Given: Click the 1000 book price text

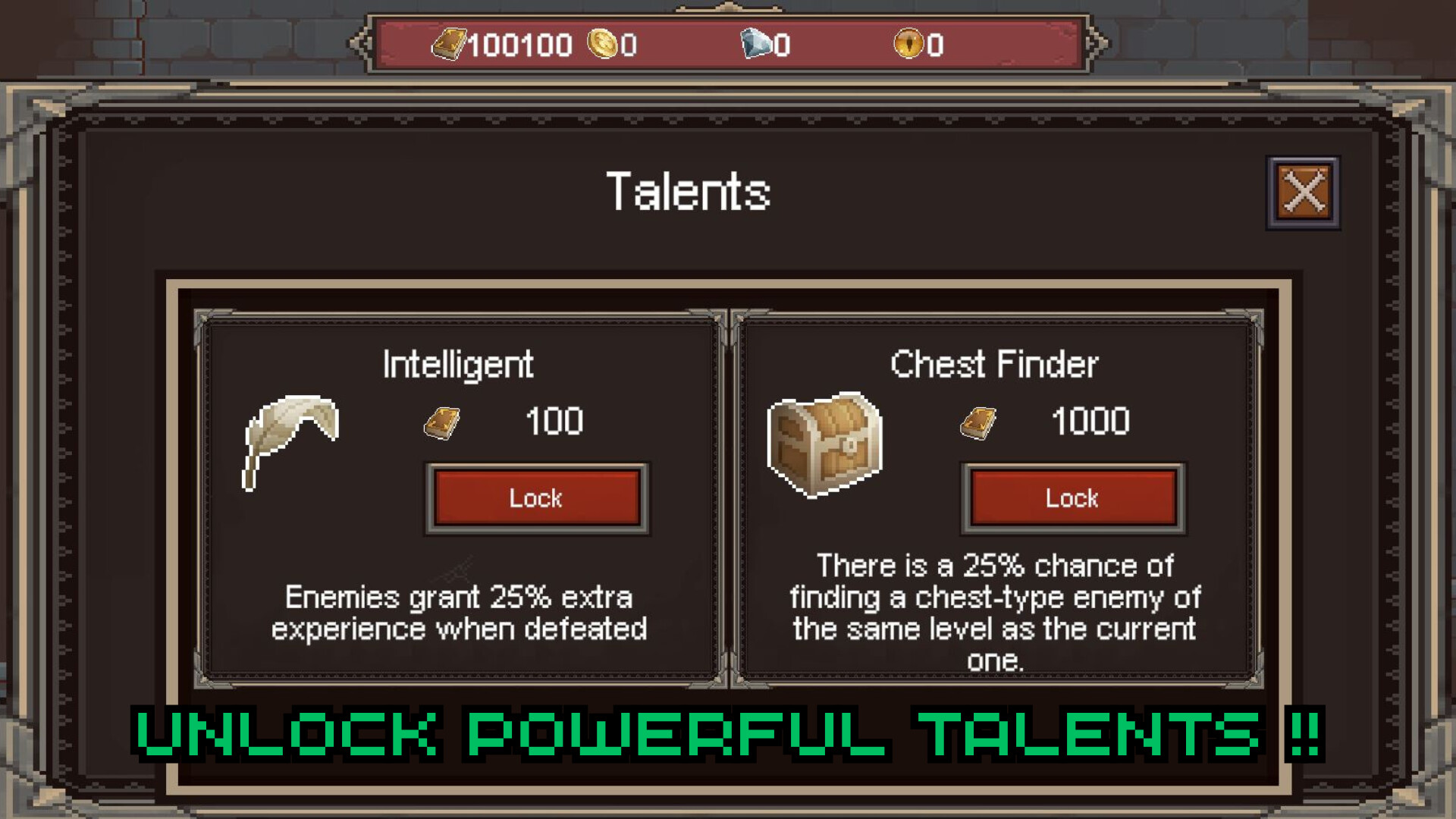Looking at the screenshot, I should click(1090, 423).
